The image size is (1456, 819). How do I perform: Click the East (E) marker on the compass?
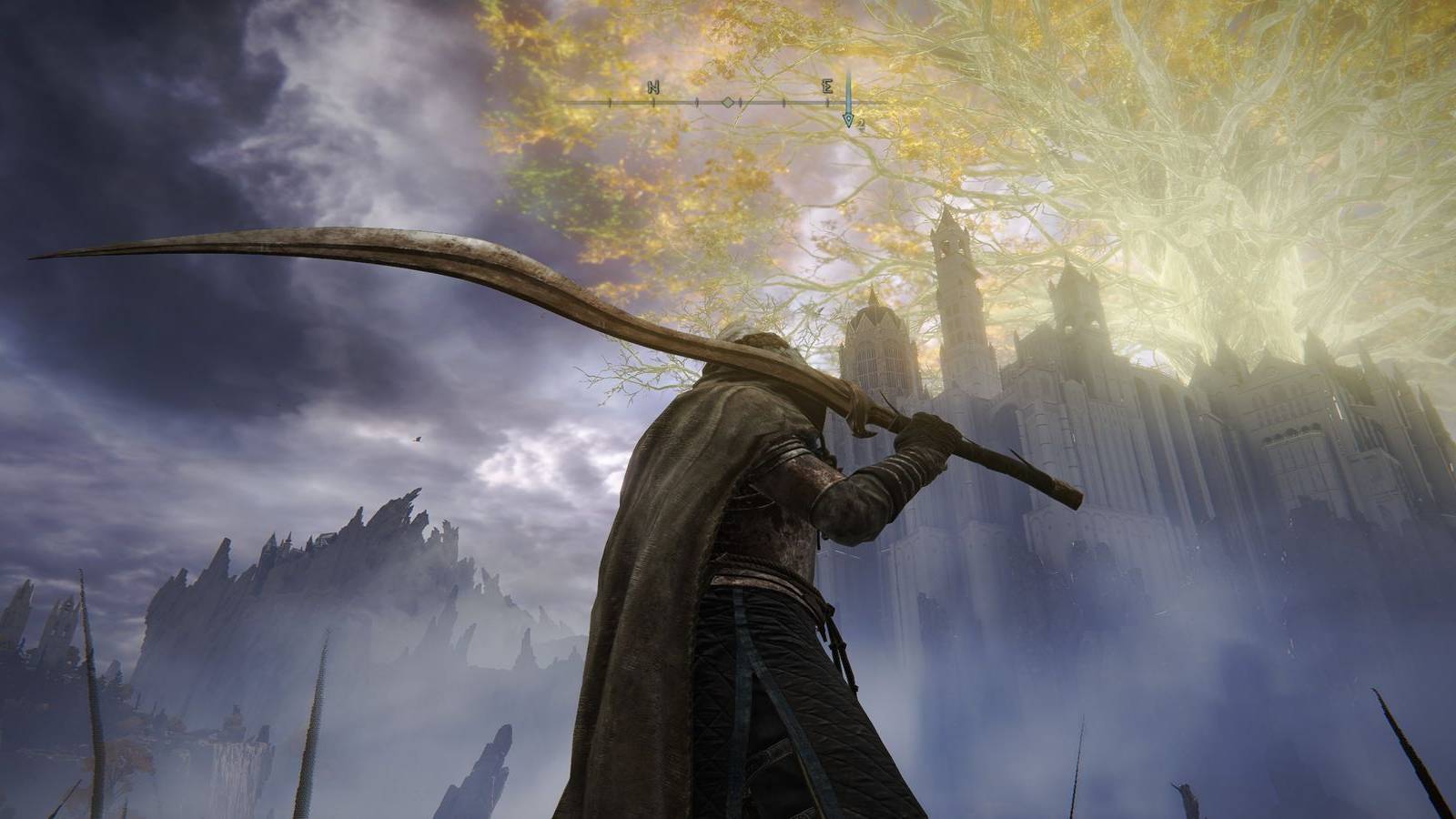(x=828, y=87)
